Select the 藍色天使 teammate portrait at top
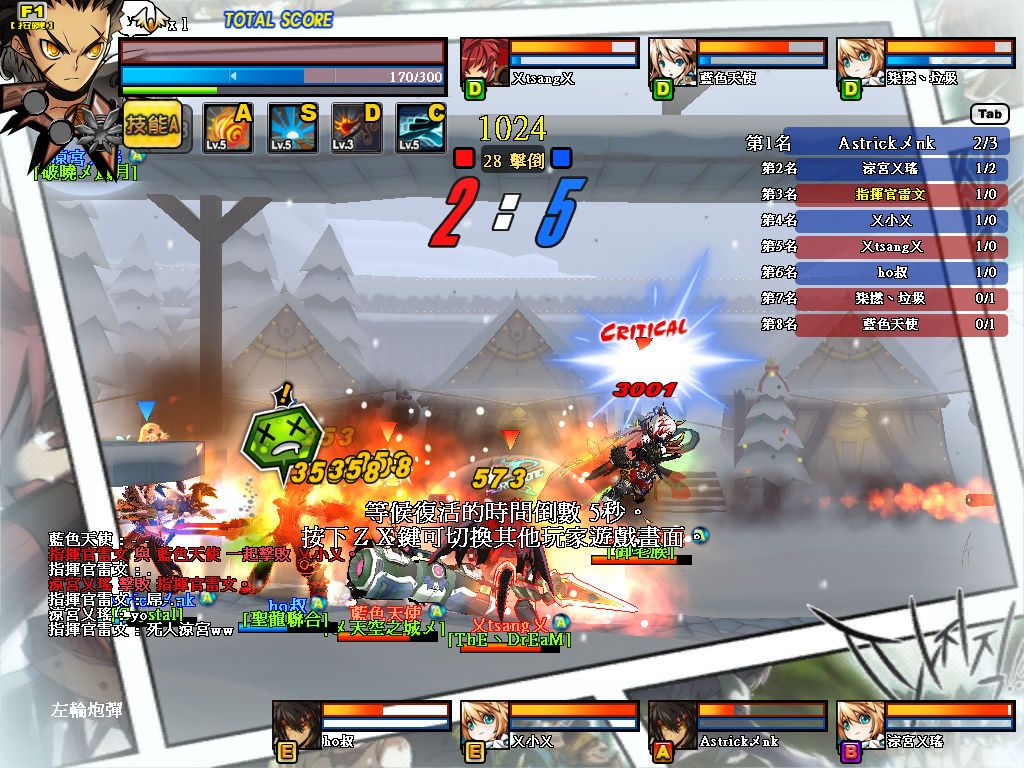This screenshot has width=1024, height=768. (672, 63)
